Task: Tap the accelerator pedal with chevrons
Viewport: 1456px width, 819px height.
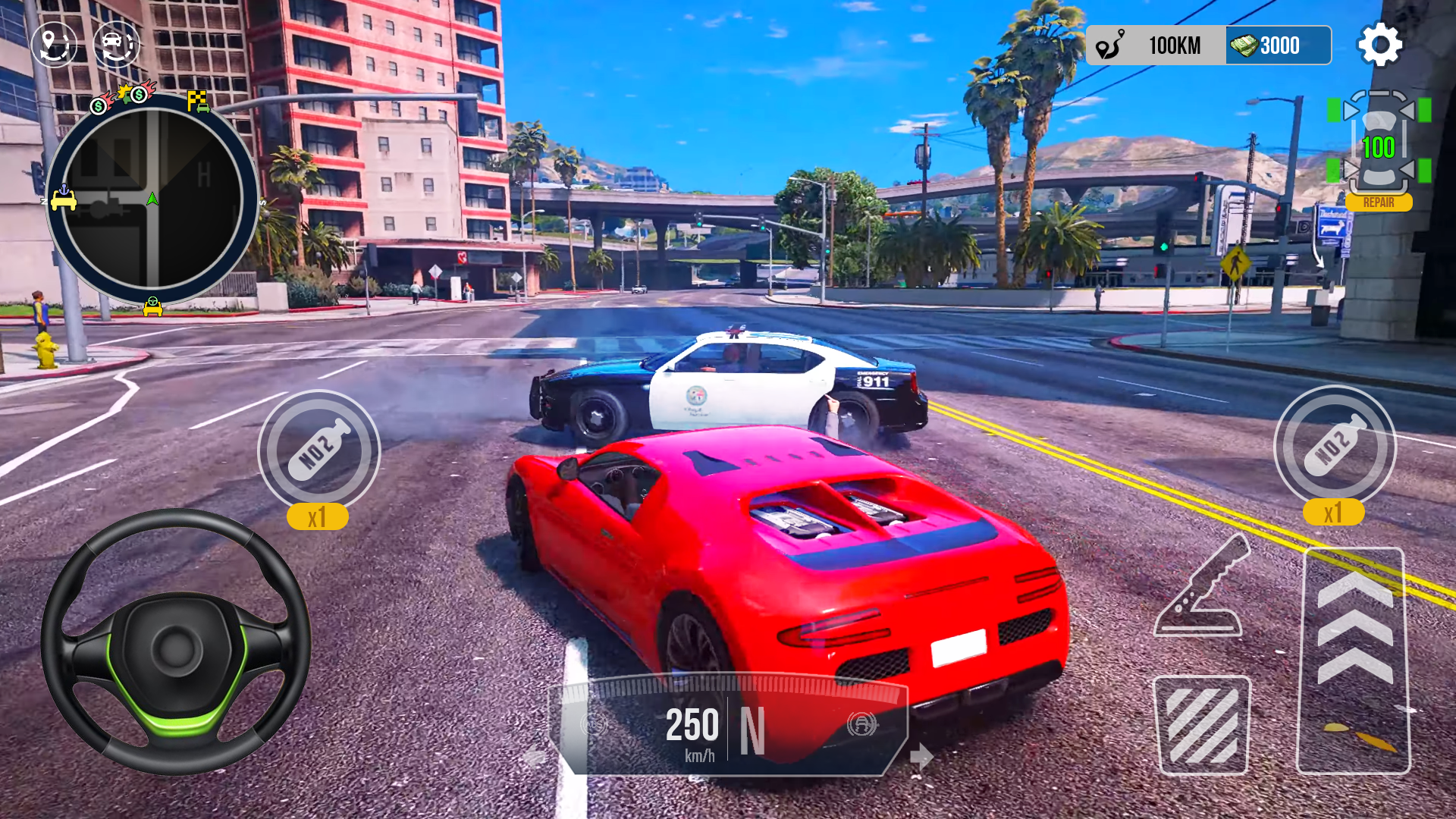Action: 1354,660
